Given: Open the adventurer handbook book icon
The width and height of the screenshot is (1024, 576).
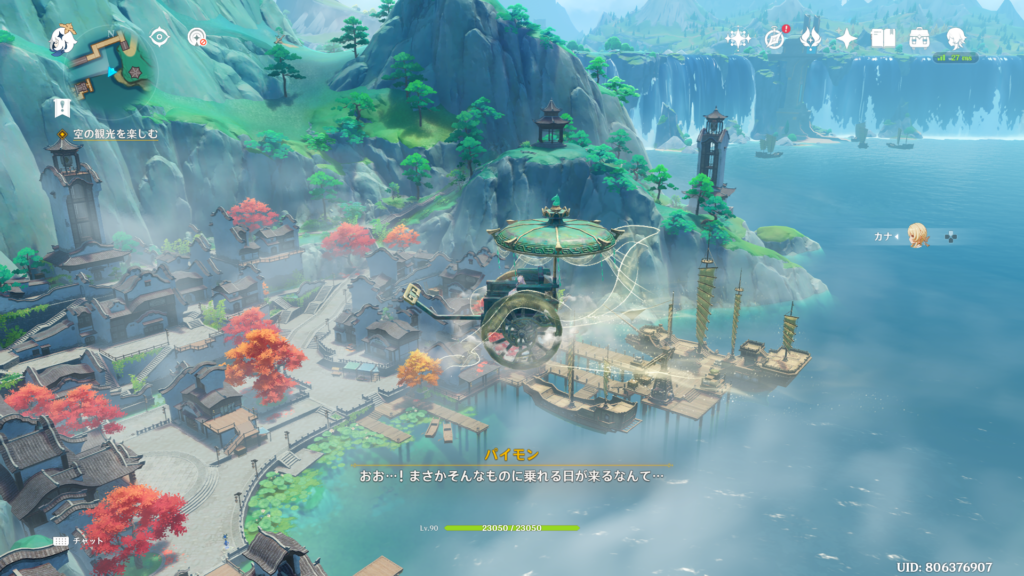Looking at the screenshot, I should pyautogui.click(x=883, y=39).
